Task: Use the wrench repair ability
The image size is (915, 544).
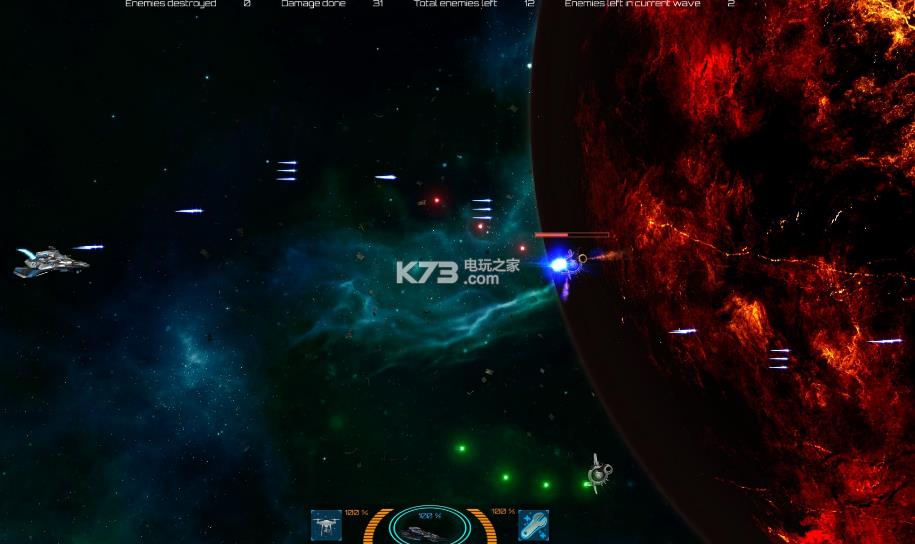Action: (x=533, y=525)
